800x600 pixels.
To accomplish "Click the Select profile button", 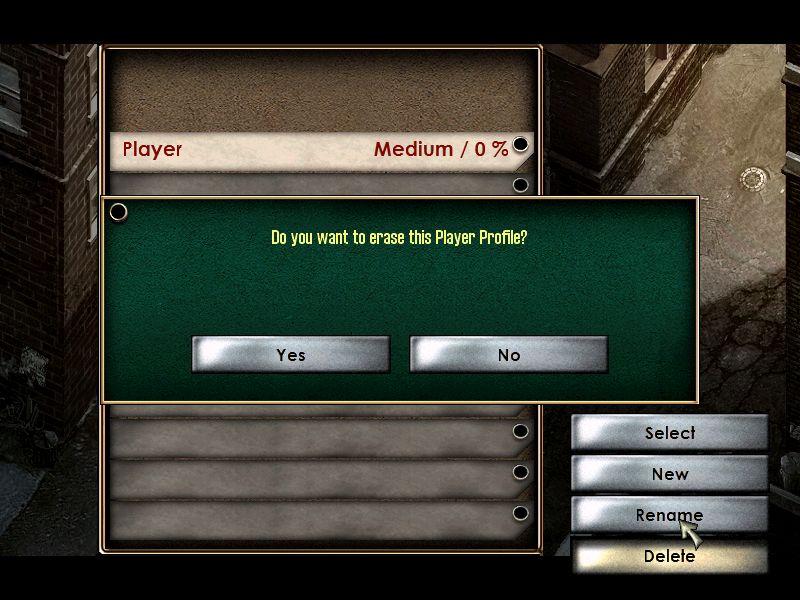I will point(669,433).
